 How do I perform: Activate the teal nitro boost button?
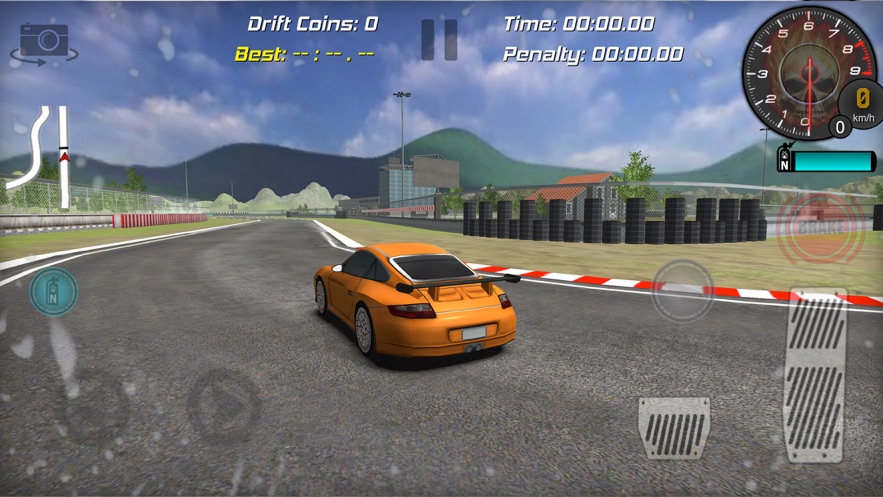(54, 291)
